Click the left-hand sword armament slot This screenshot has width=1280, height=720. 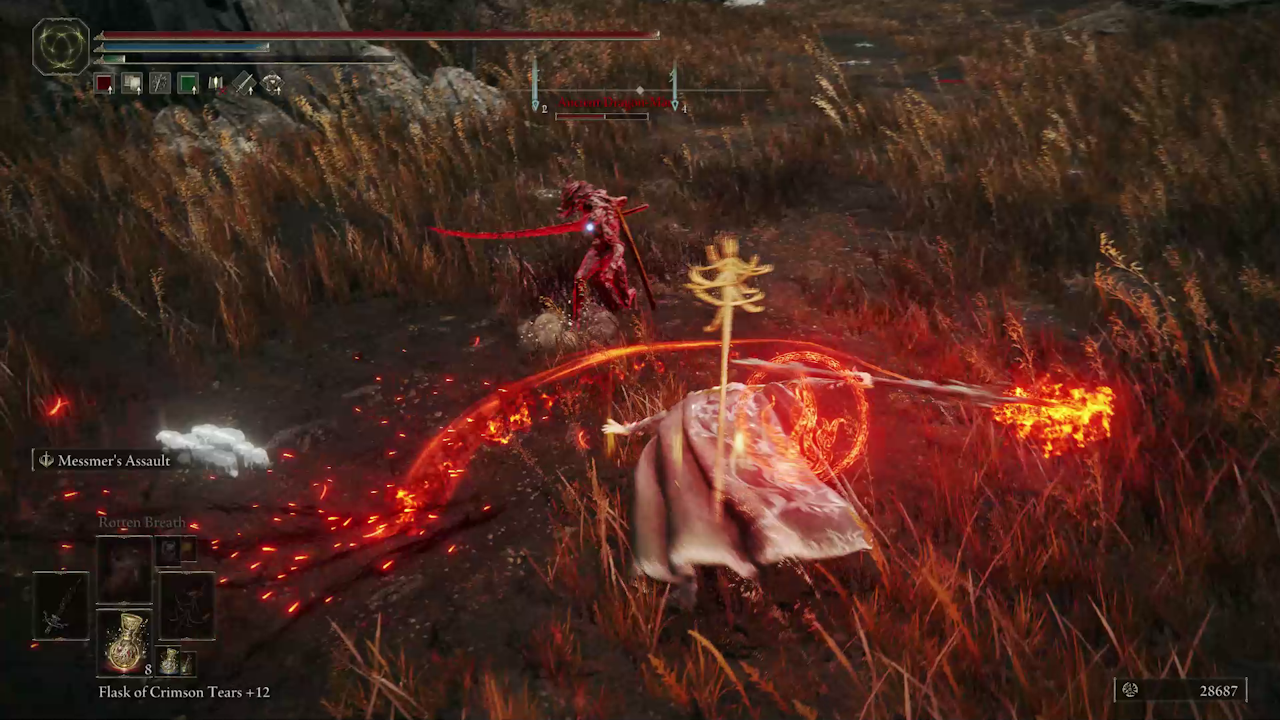point(61,606)
